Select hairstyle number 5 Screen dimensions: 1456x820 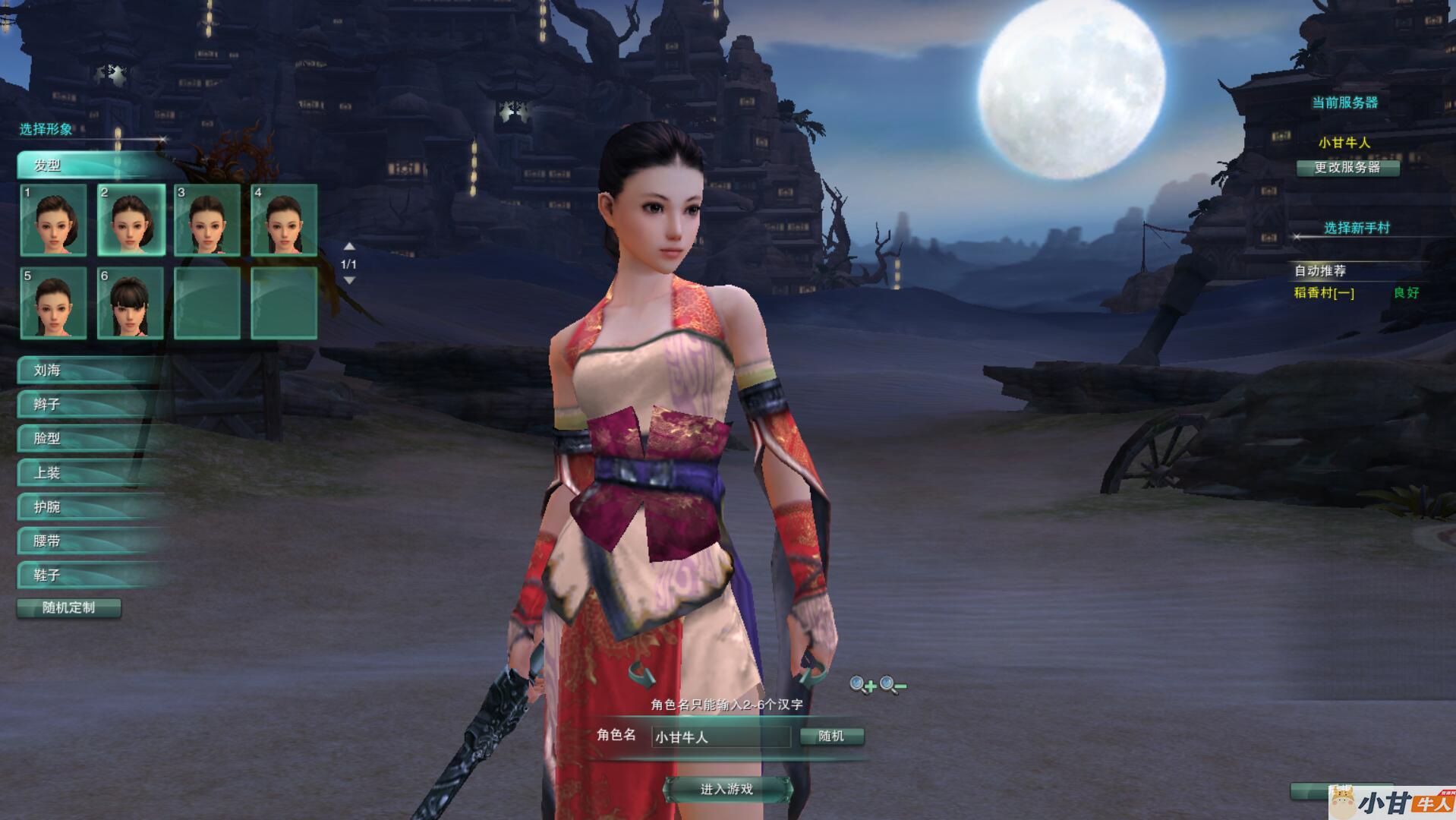(x=53, y=302)
